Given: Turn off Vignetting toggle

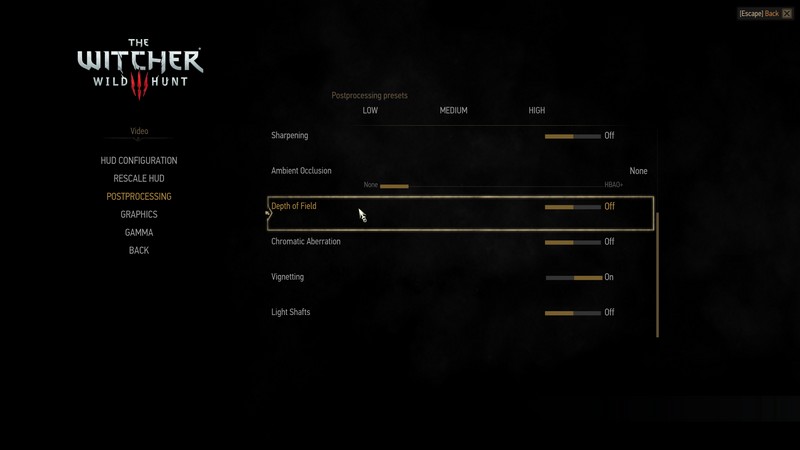Looking at the screenshot, I should point(573,277).
